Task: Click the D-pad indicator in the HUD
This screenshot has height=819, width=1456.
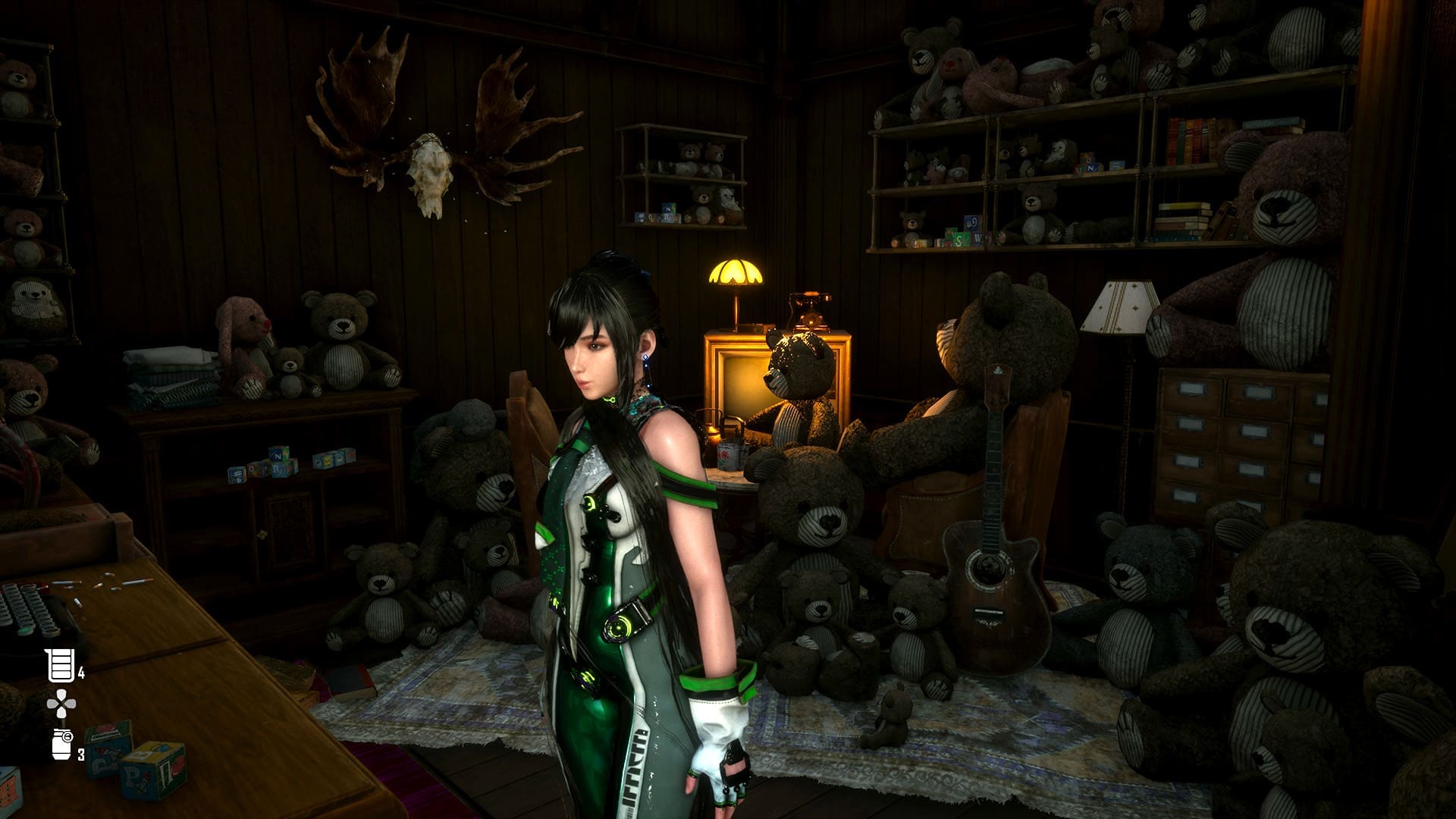Action: [x=61, y=702]
